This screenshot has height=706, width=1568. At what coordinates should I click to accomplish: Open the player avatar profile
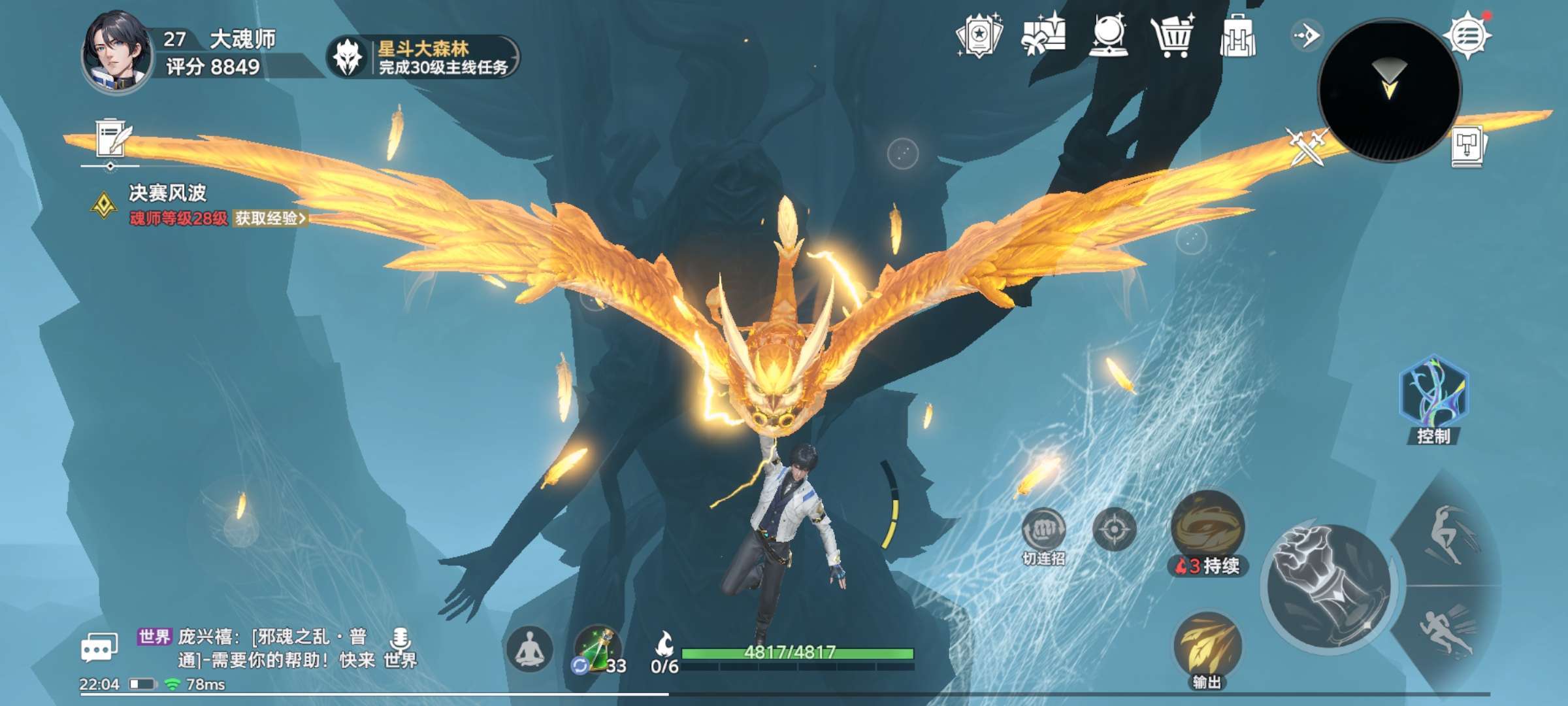(116, 52)
